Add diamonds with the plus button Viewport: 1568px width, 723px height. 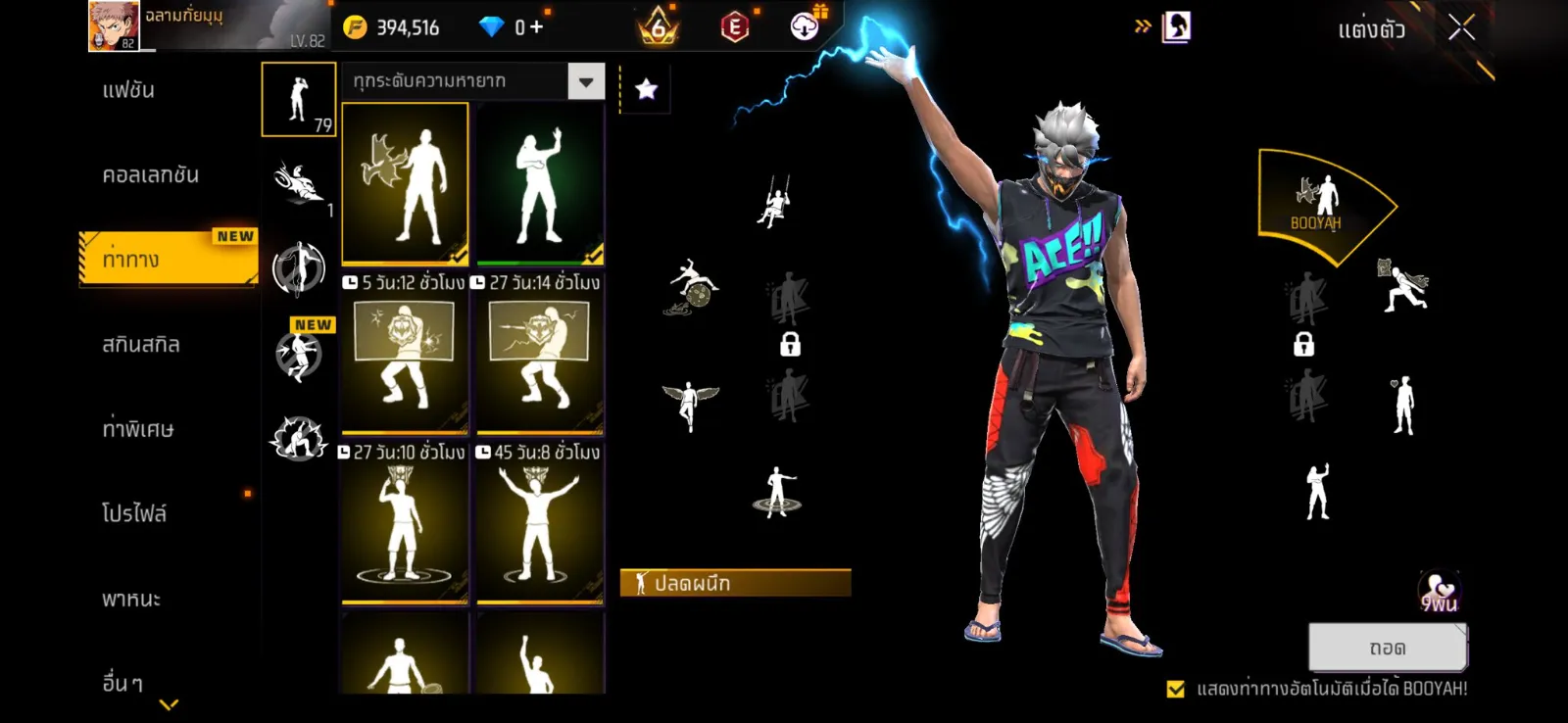536,27
